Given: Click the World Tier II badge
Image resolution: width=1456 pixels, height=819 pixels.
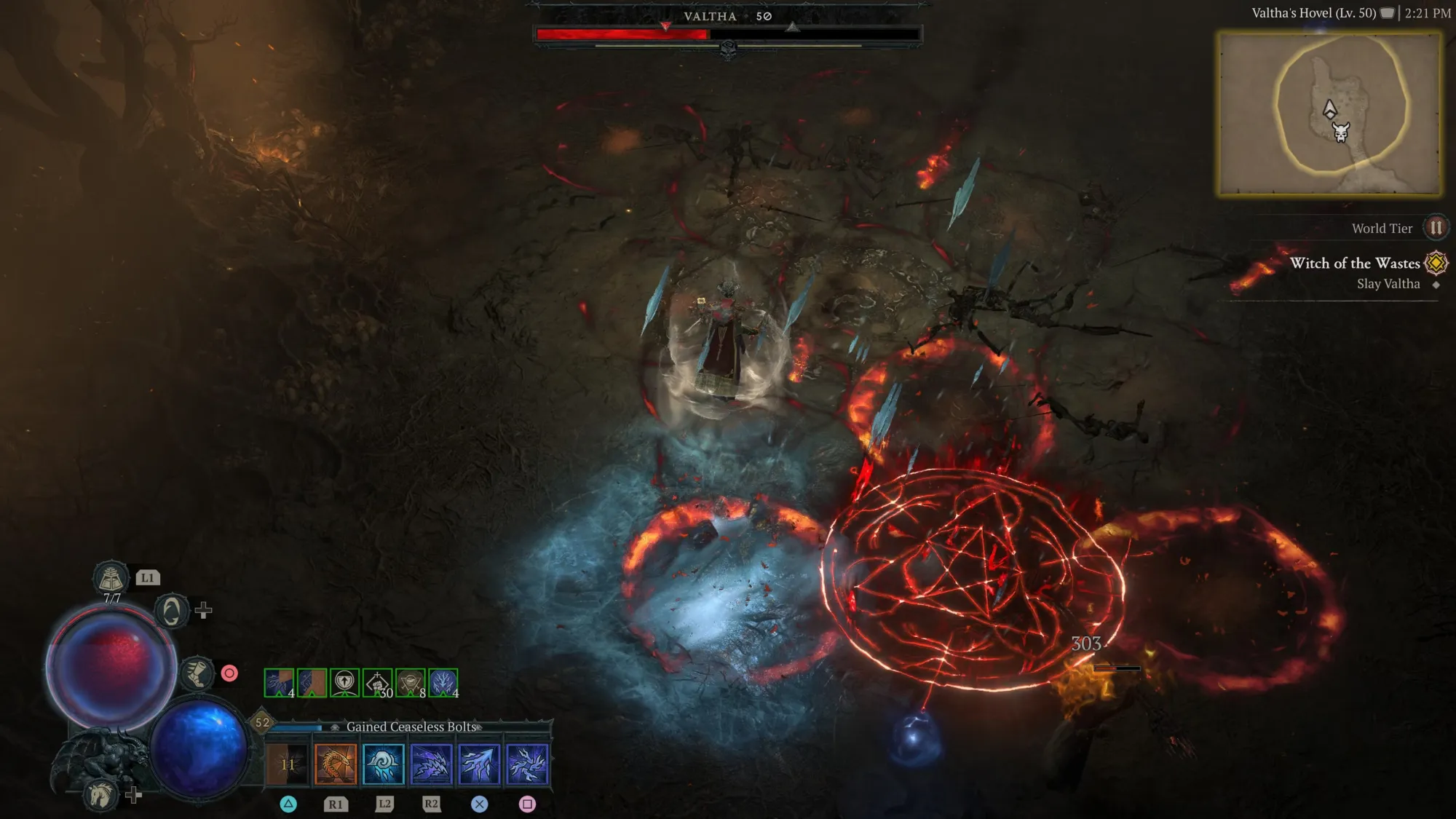Looking at the screenshot, I should tap(1436, 228).
